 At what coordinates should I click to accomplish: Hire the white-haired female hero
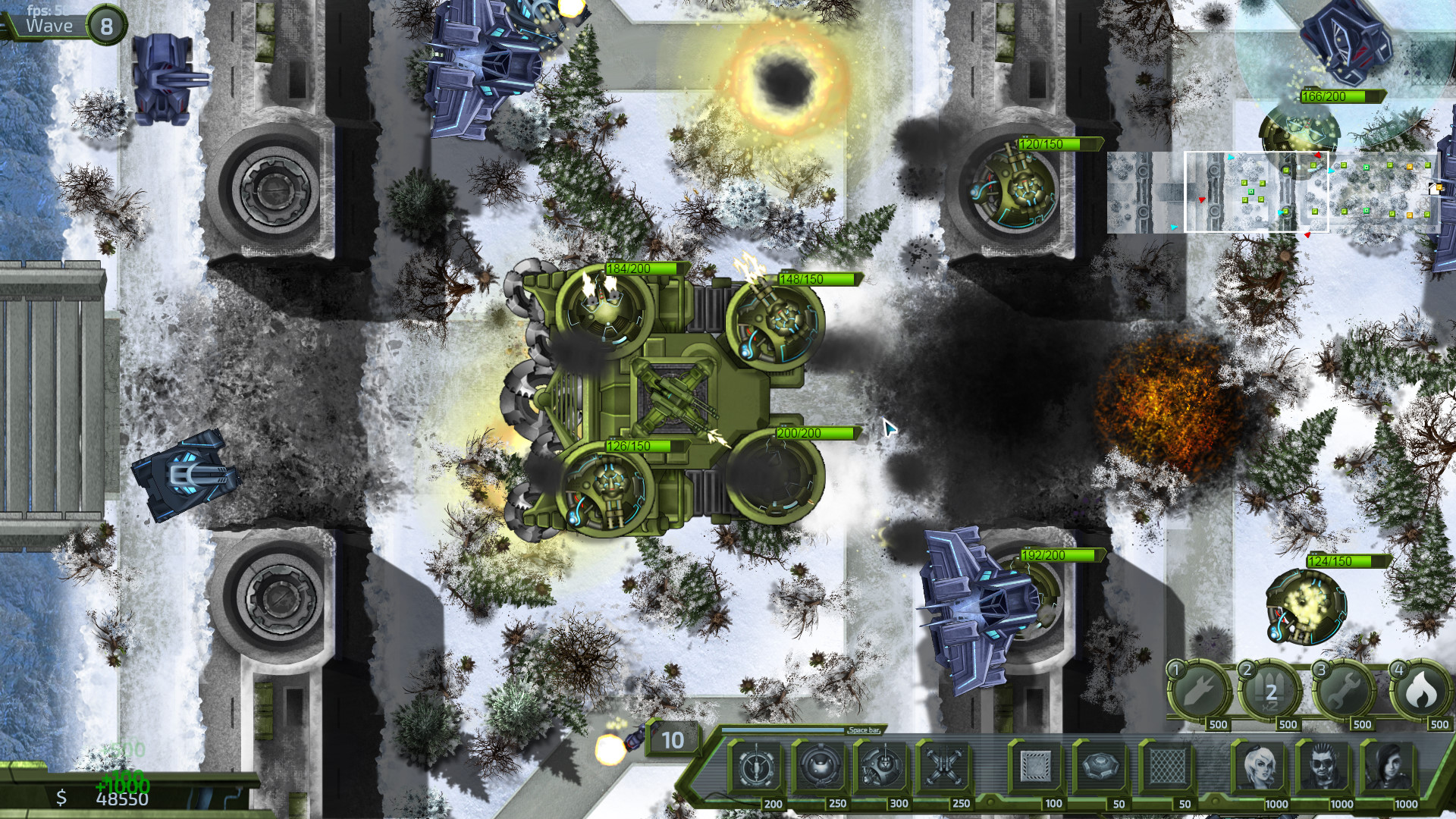[1260, 767]
